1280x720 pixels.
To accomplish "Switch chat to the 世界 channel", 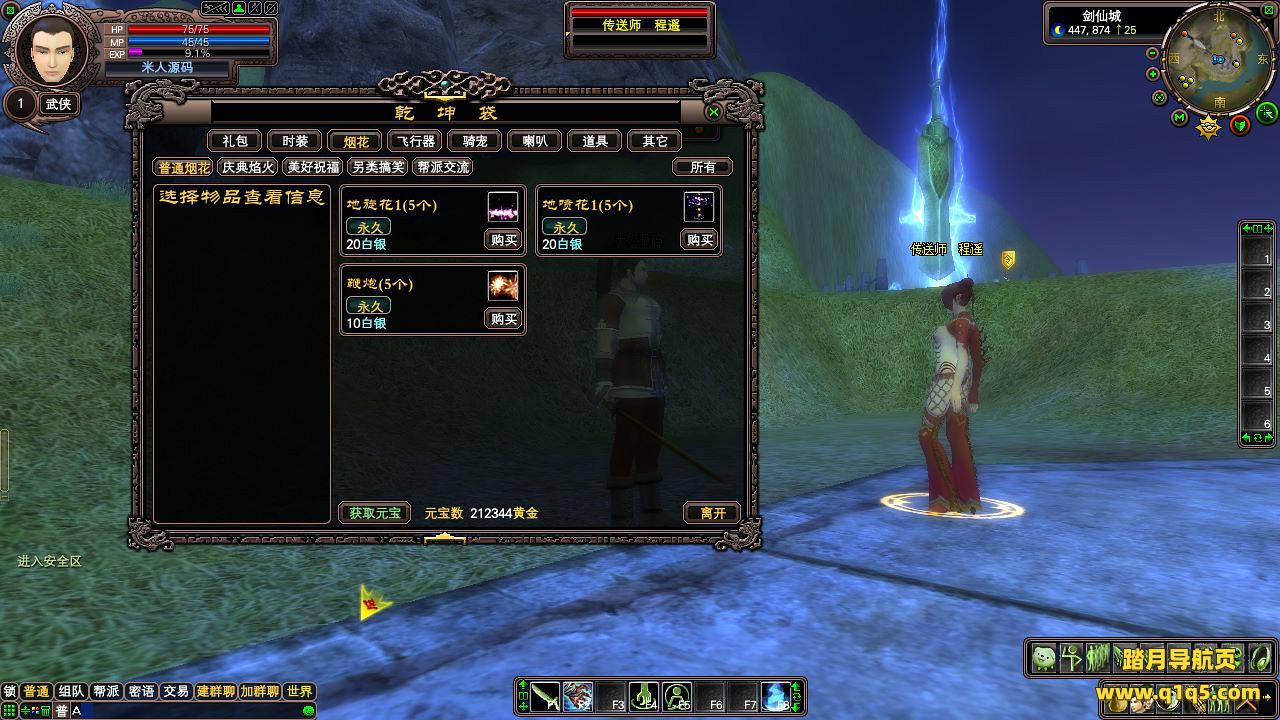I will [299, 691].
